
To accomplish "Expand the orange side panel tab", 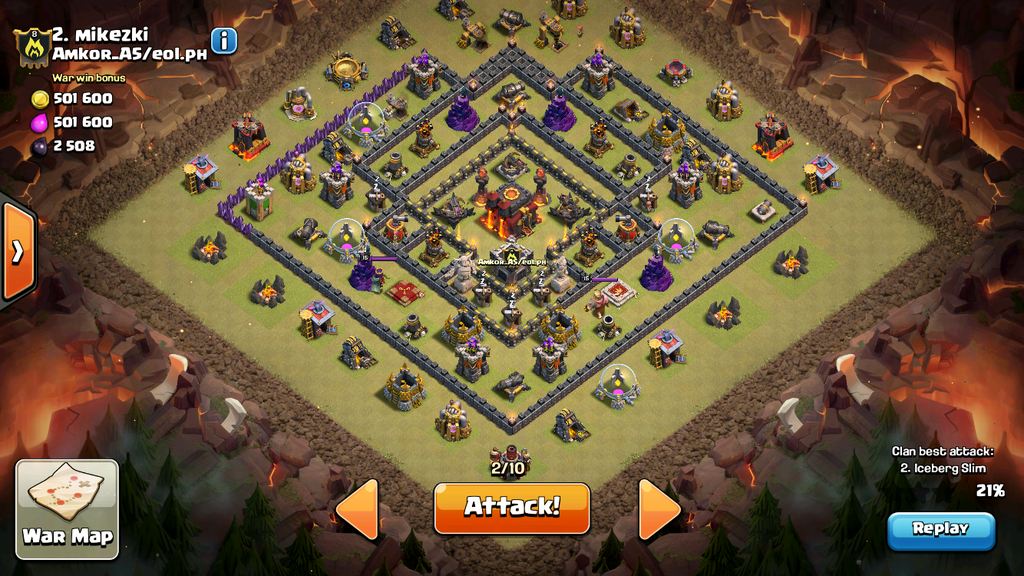I will click(x=17, y=251).
